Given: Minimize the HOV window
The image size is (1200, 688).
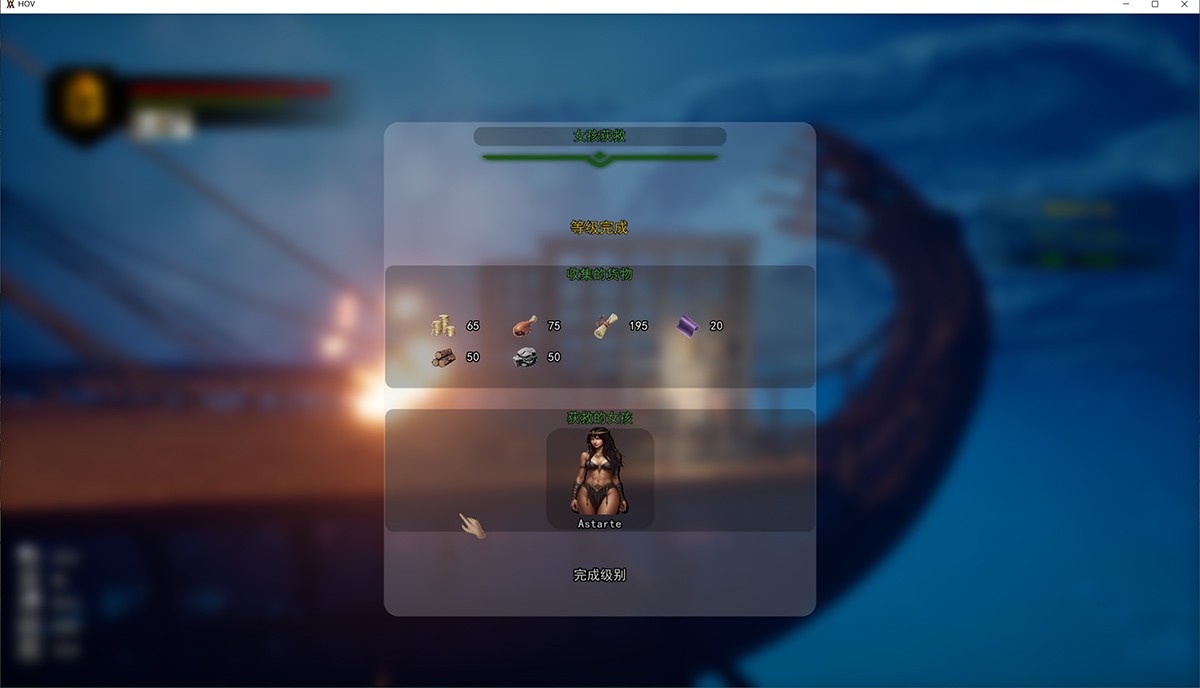Looking at the screenshot, I should pos(1126,5).
